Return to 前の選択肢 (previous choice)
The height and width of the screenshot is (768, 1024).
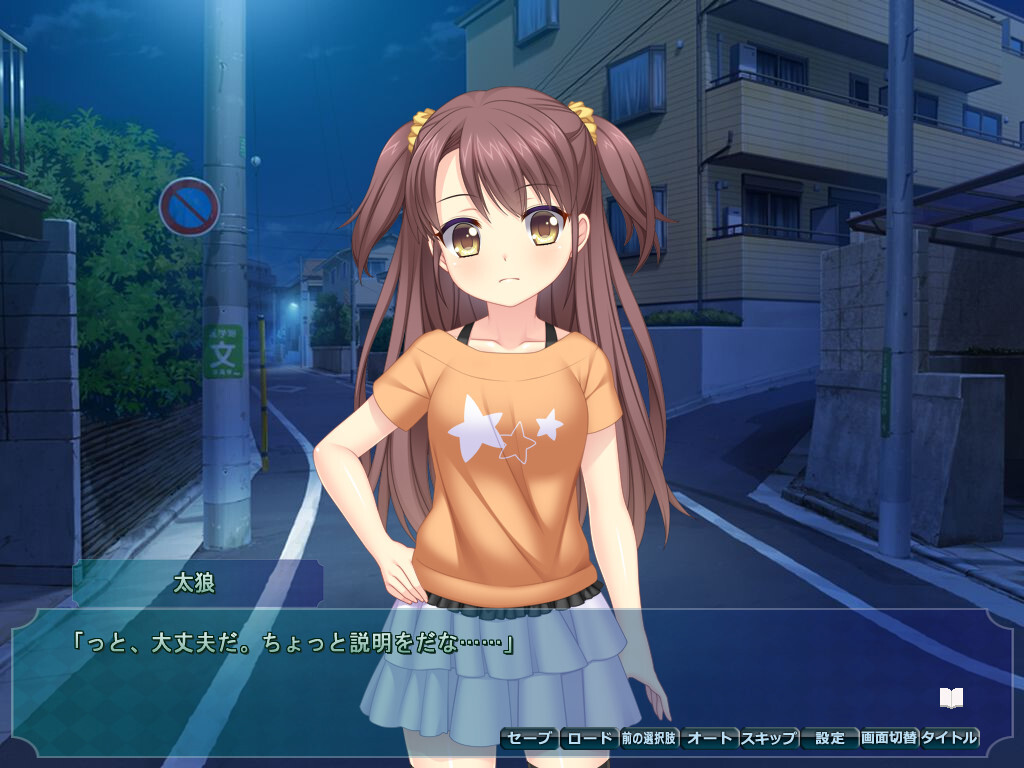point(649,739)
